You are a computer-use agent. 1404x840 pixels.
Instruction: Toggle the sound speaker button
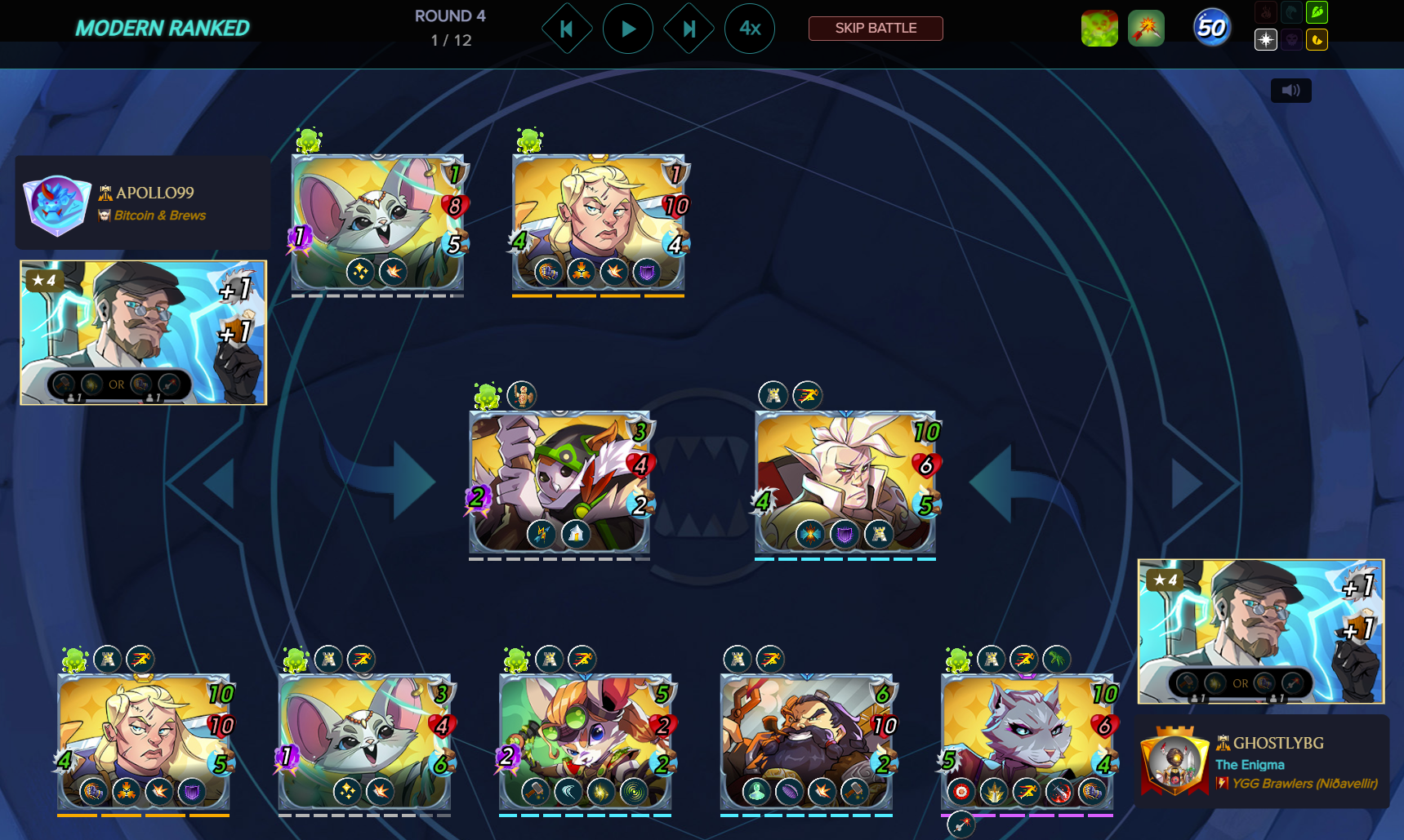pyautogui.click(x=1290, y=91)
